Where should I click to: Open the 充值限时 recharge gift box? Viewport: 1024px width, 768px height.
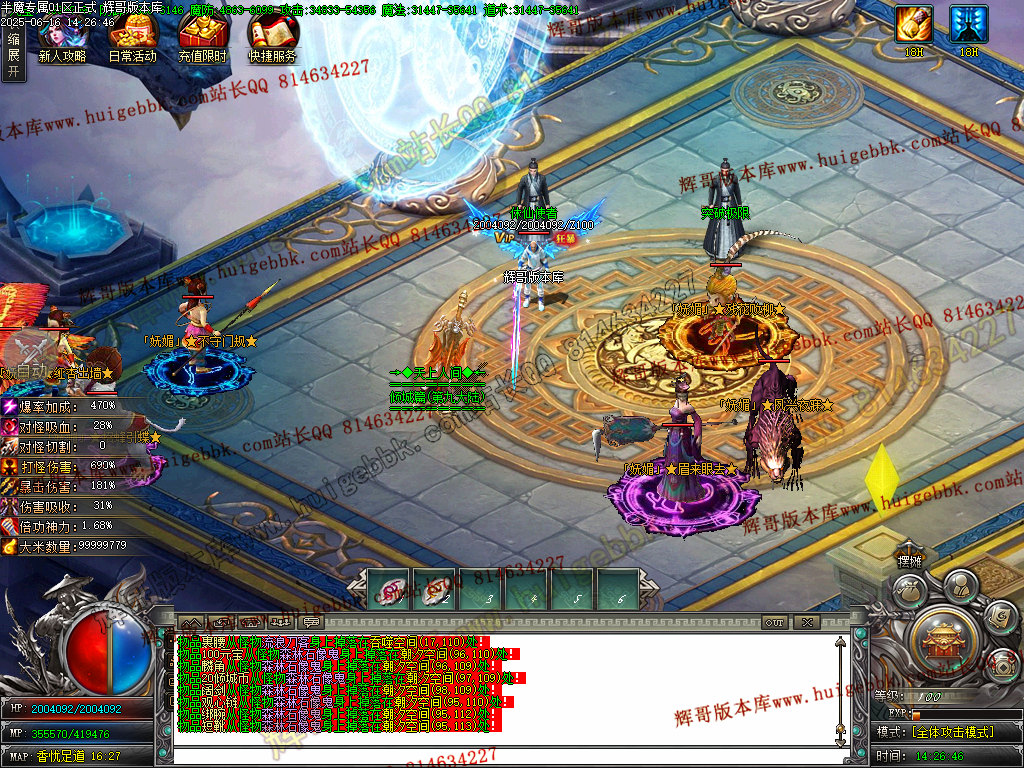tap(202, 38)
